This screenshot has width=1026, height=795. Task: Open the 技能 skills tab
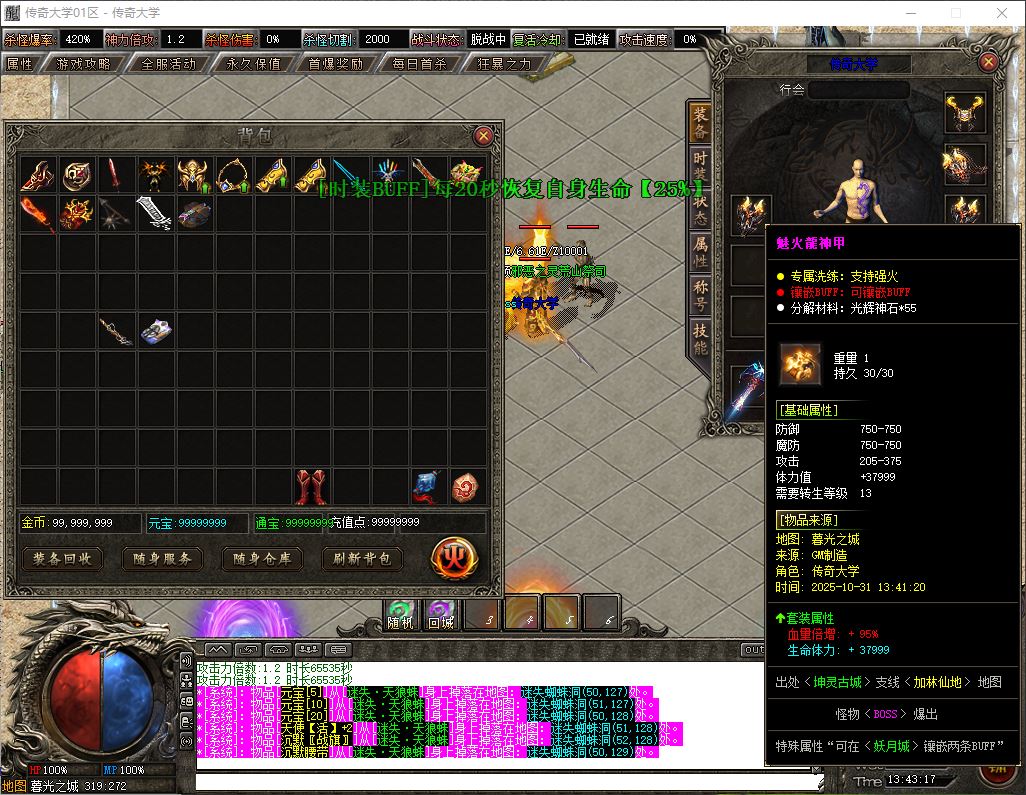[x=700, y=338]
